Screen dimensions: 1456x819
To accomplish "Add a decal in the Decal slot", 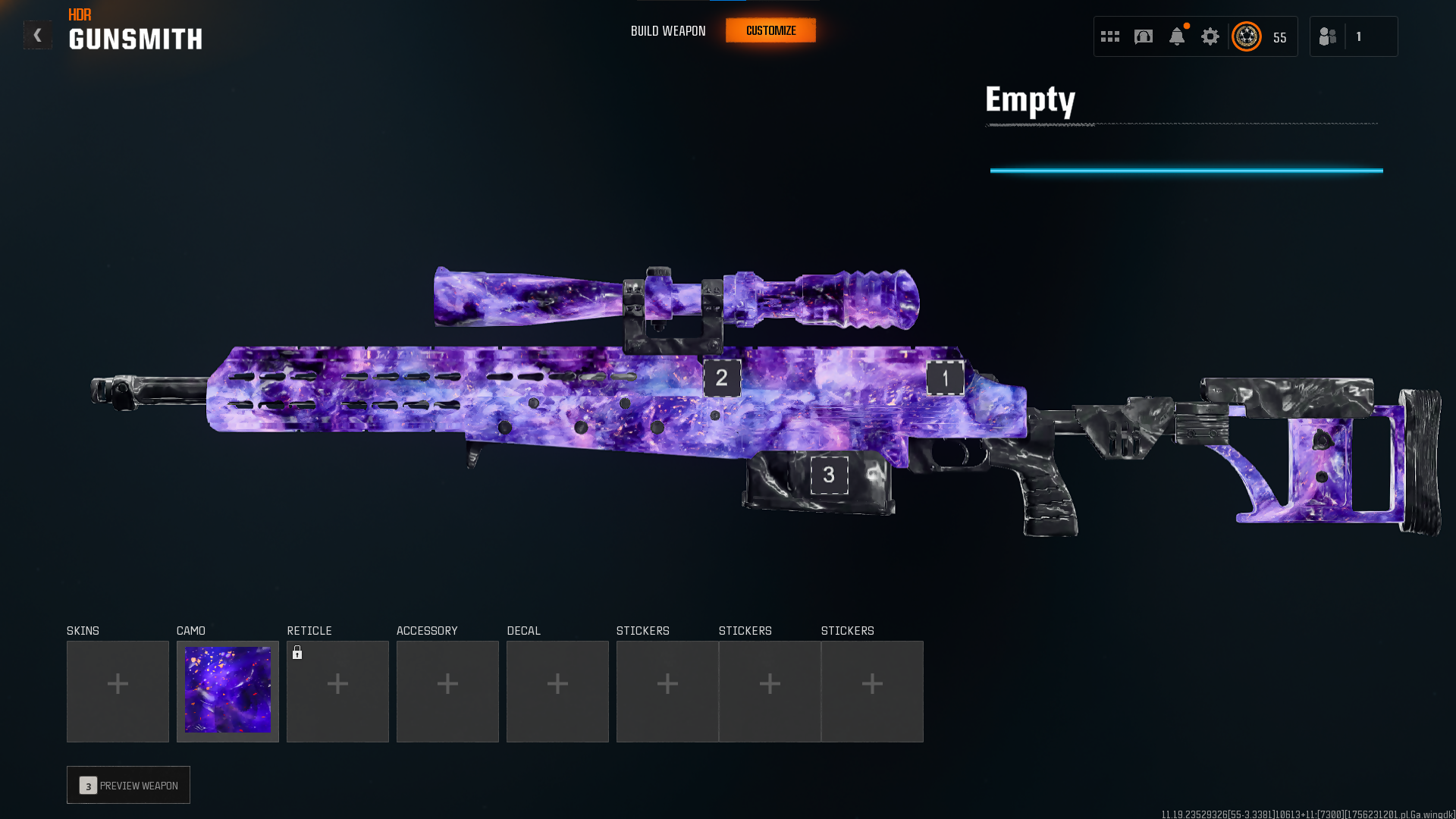I will pos(557,691).
